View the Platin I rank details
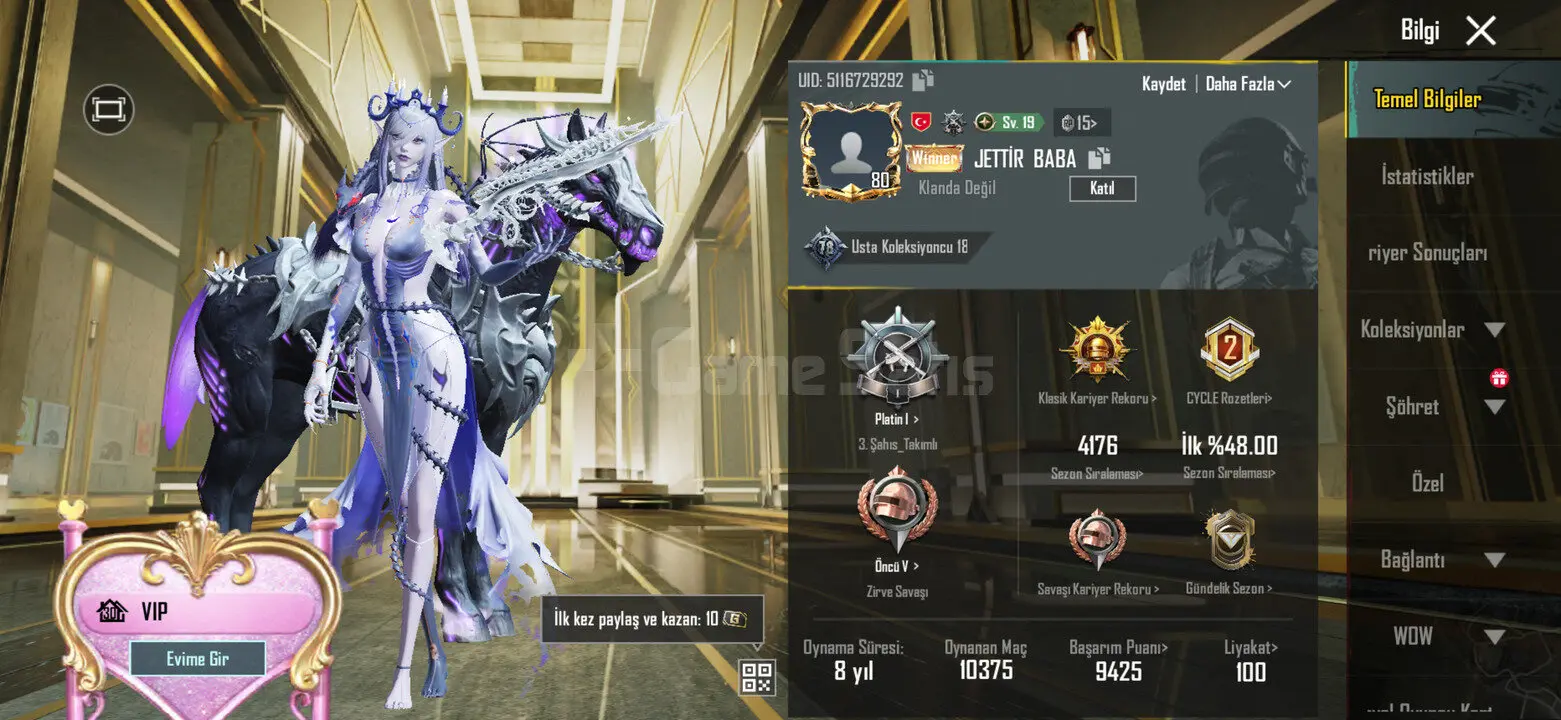This screenshot has height=720, width=1561. pos(897,419)
